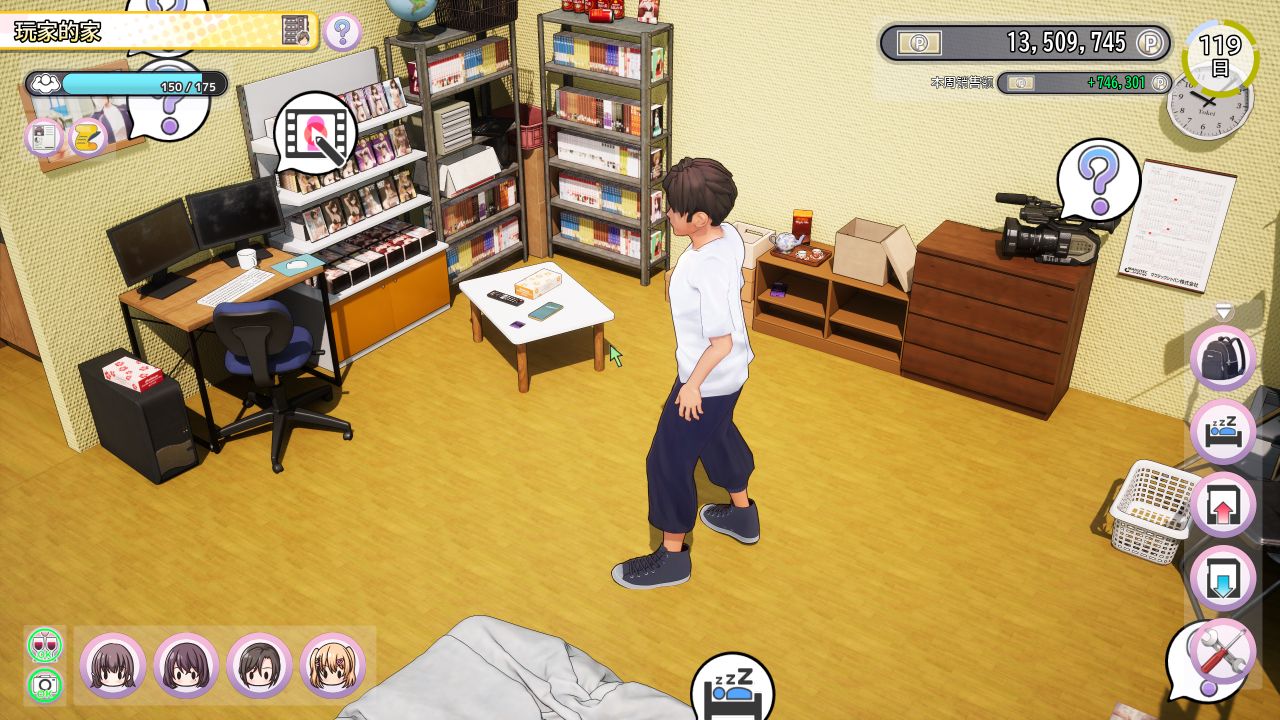Screen dimensions: 1280x720
Task: Open the save icon with red up arrow
Action: pos(1222,505)
